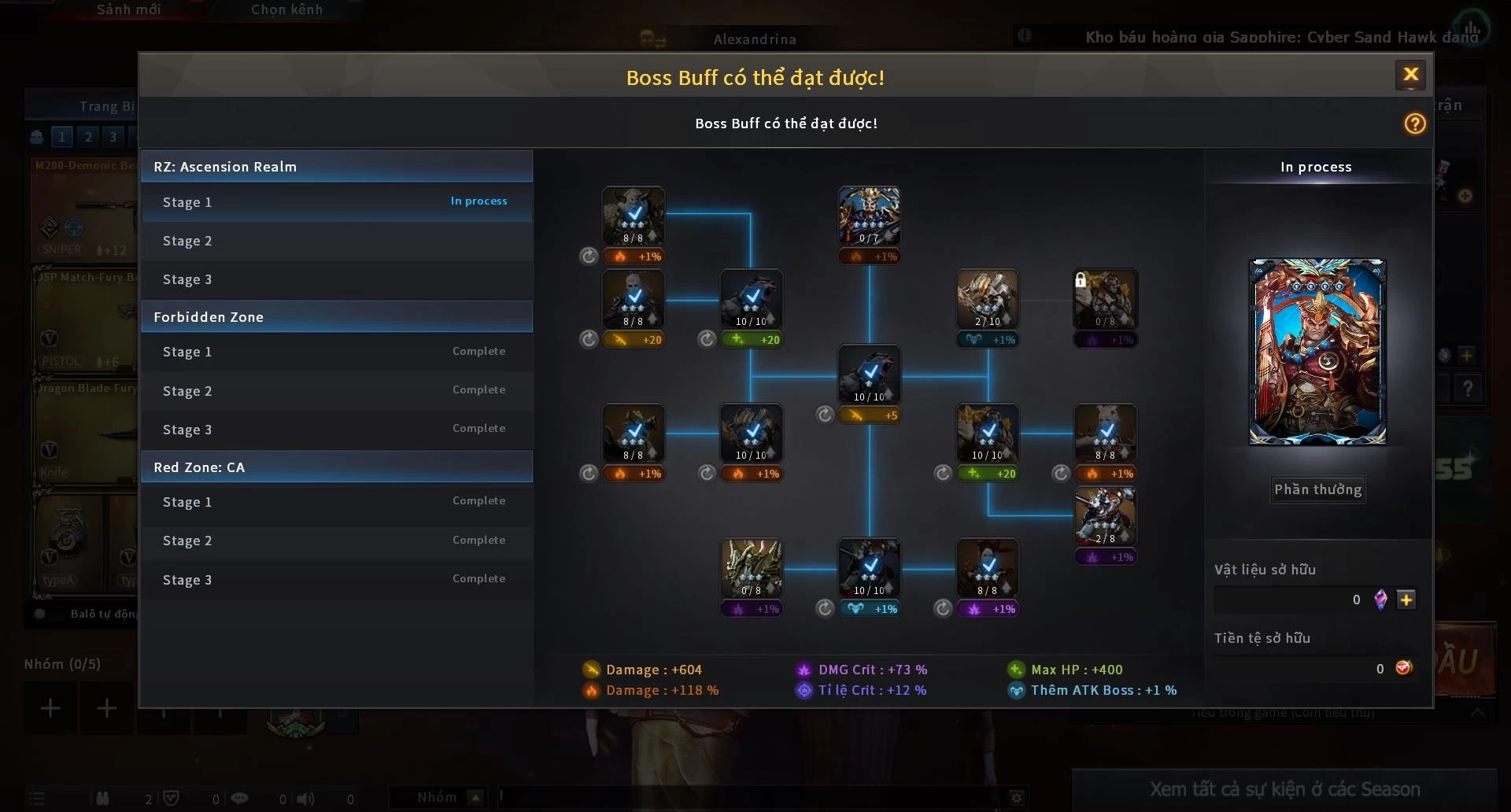This screenshot has height=812, width=1511.
Task: Select the central 10/10 damage +5 node
Action: pos(869,375)
